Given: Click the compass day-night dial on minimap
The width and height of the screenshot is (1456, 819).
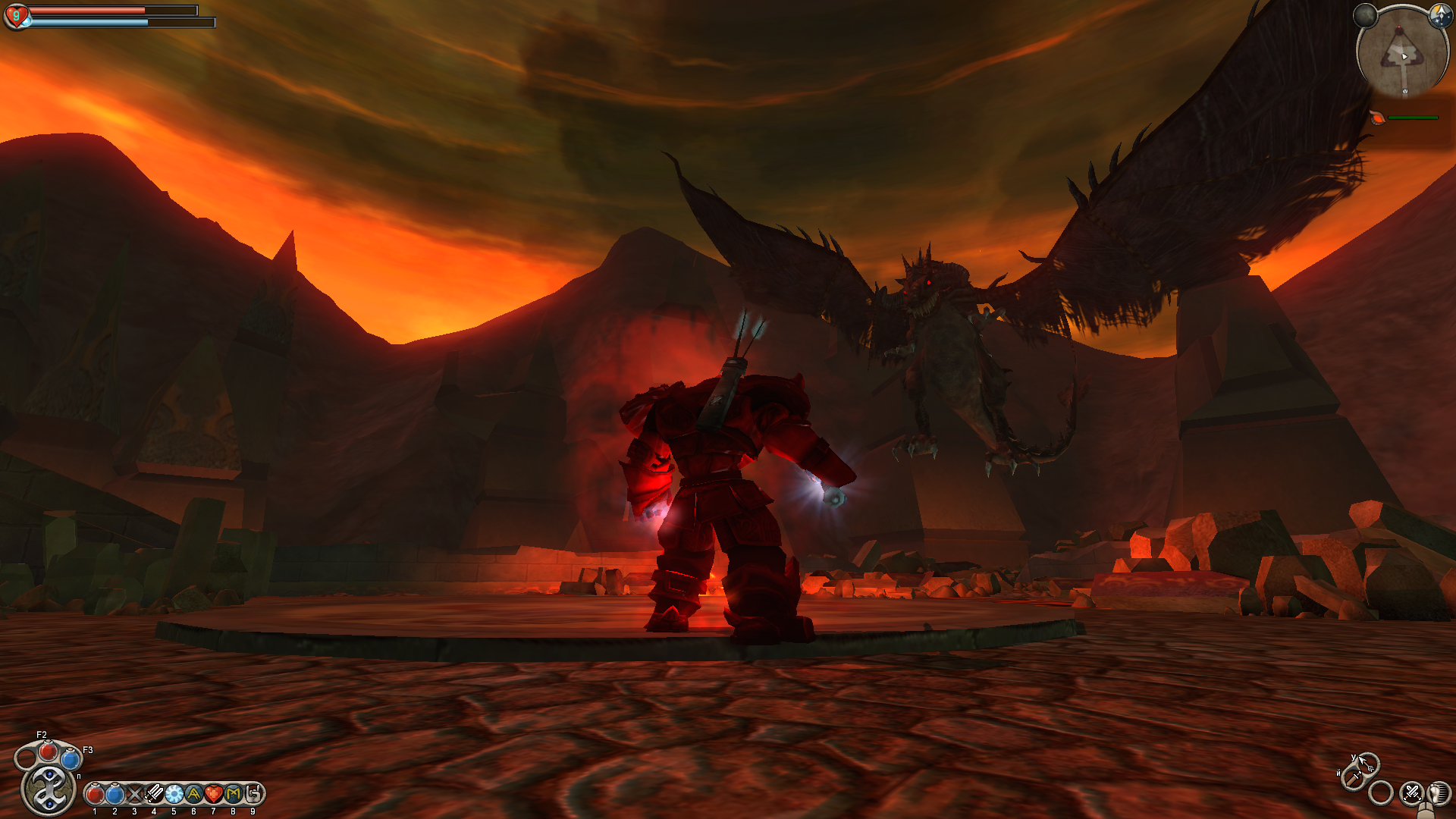Looking at the screenshot, I should tap(1439, 14).
